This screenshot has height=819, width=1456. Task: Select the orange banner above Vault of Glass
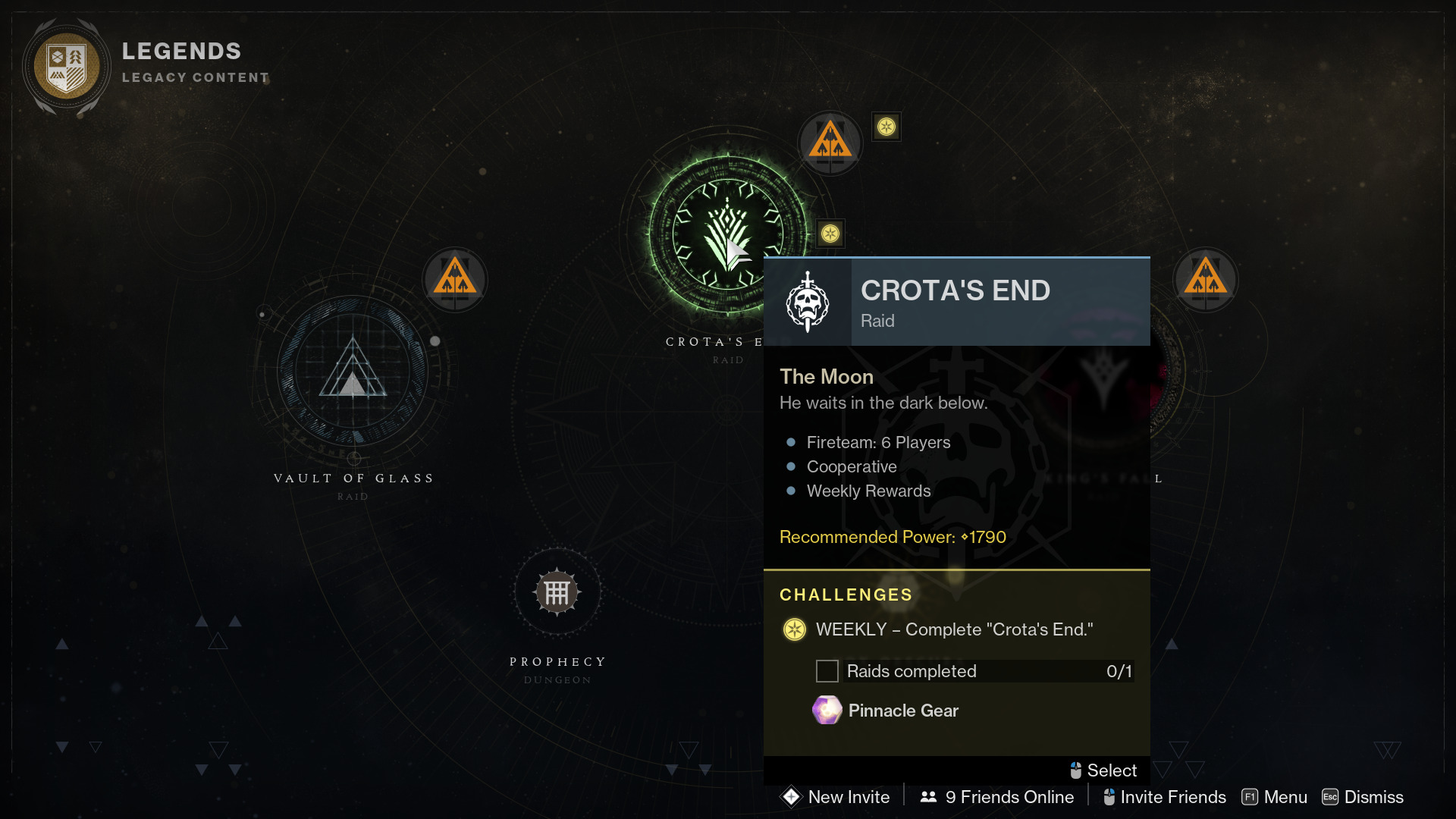455,278
